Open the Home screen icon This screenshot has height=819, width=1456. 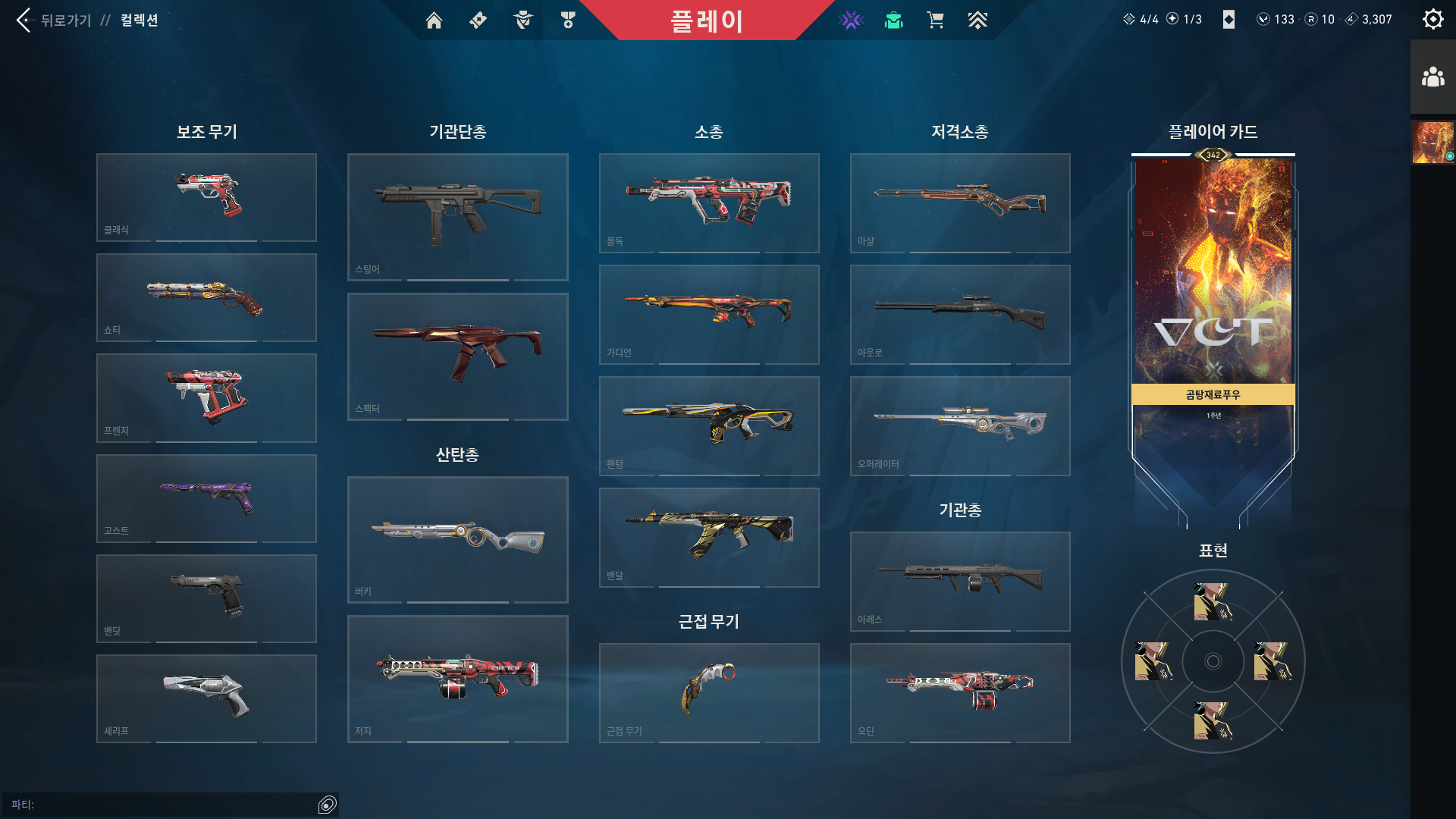[435, 20]
